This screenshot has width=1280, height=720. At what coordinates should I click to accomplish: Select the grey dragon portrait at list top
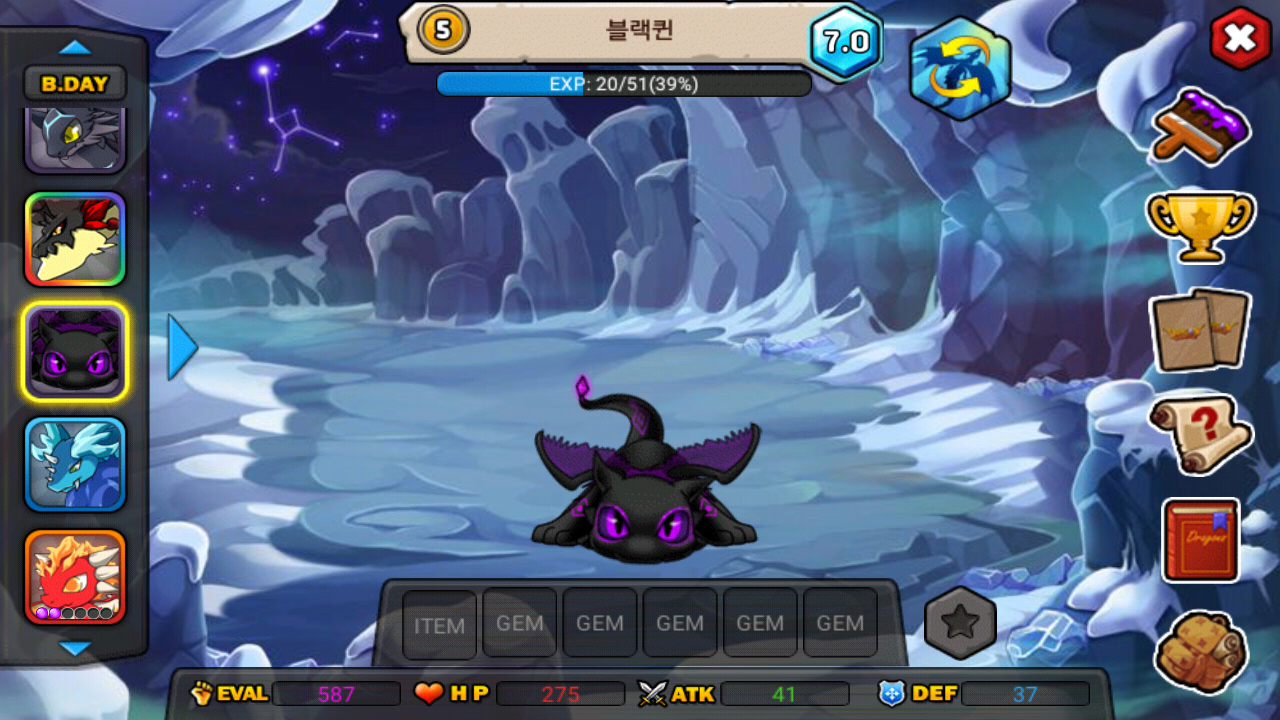75,138
